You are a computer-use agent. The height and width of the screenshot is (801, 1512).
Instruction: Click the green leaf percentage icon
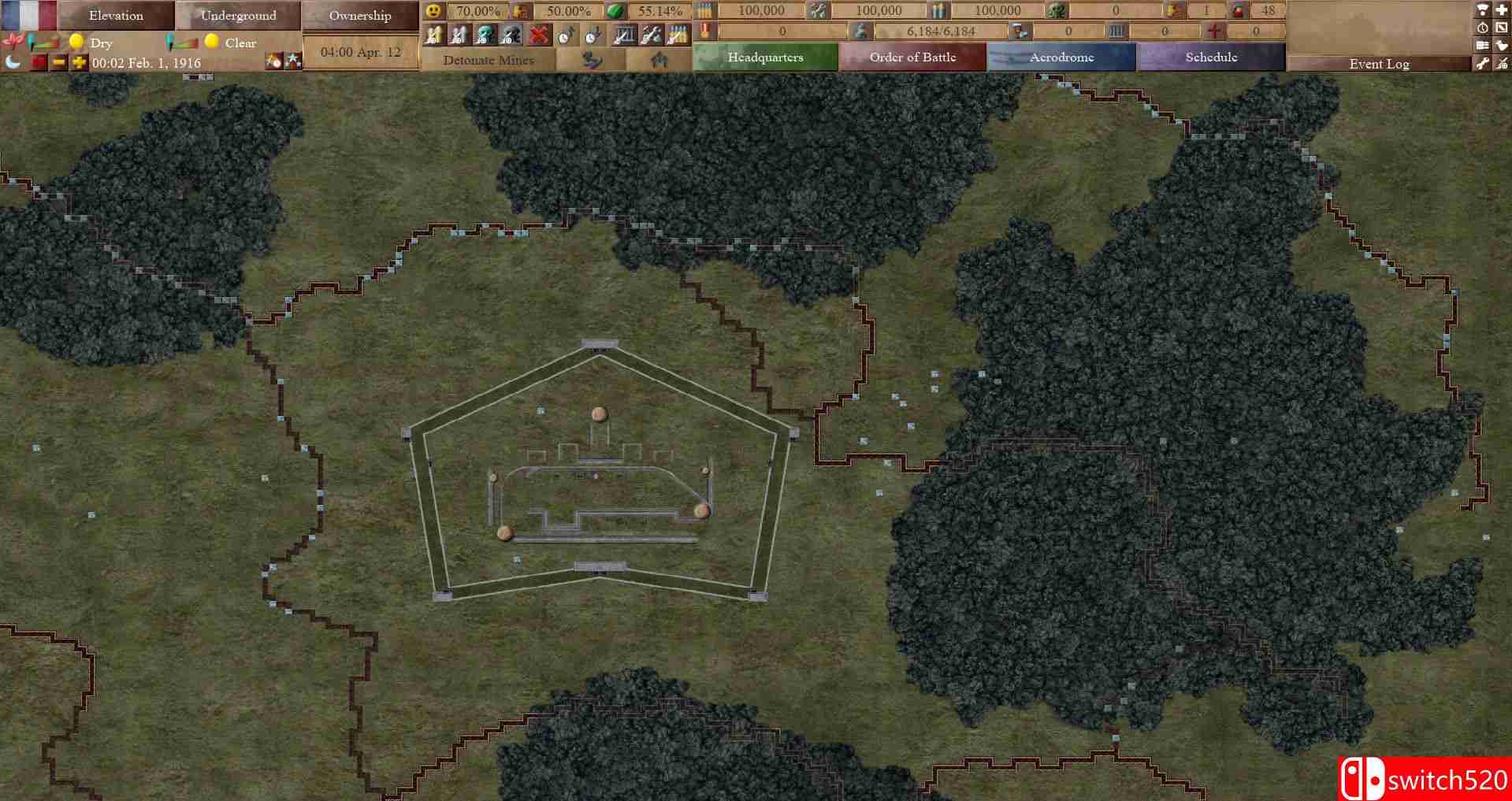(x=615, y=11)
